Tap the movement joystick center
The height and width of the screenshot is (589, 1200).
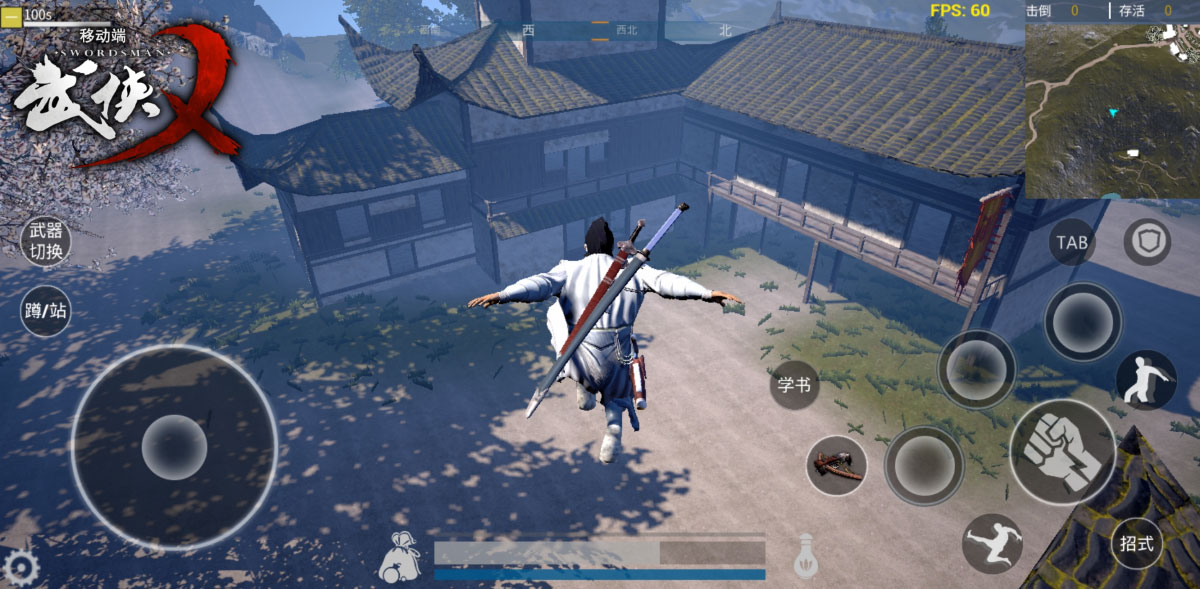(x=174, y=447)
